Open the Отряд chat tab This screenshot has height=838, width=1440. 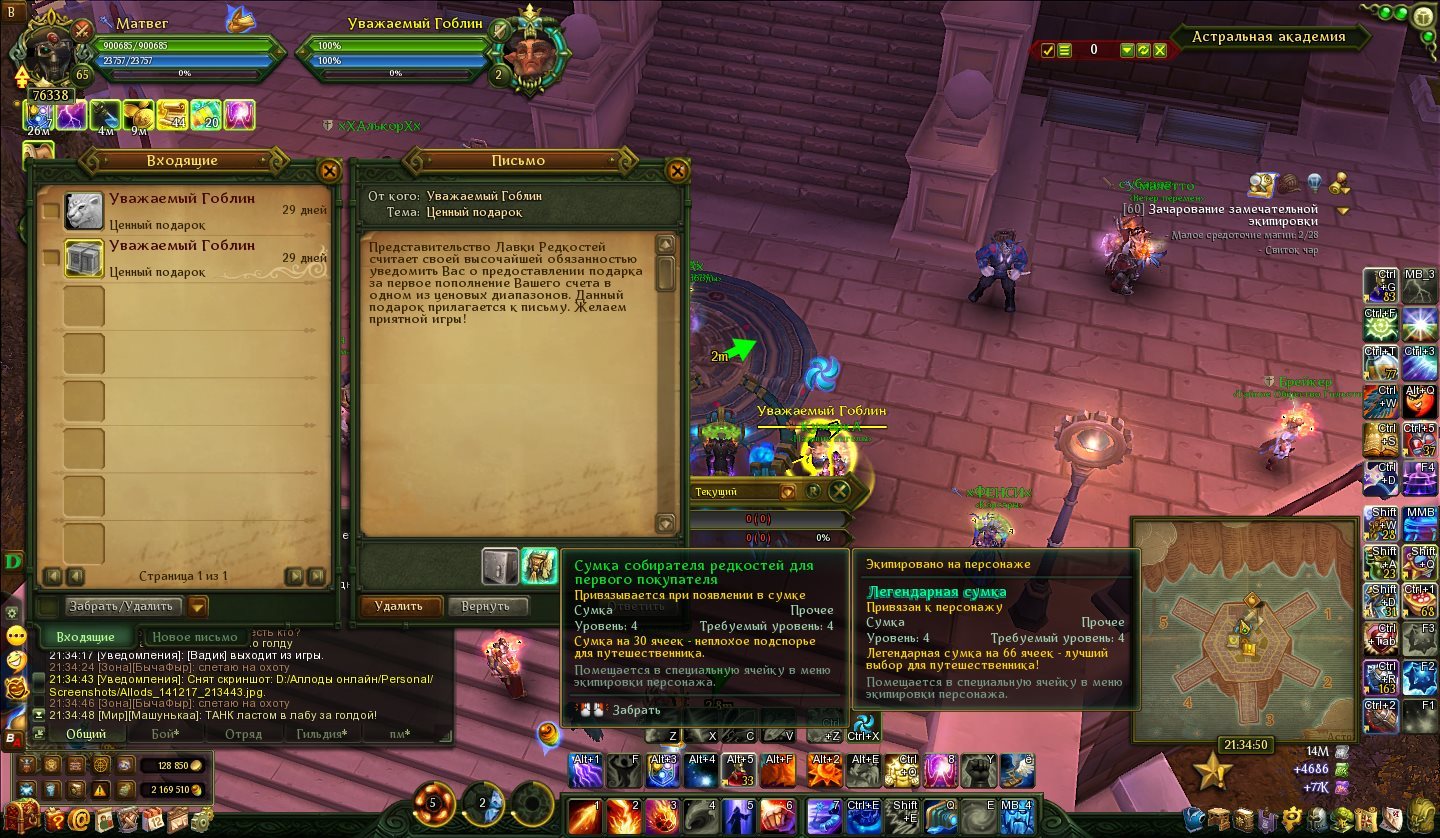point(244,734)
